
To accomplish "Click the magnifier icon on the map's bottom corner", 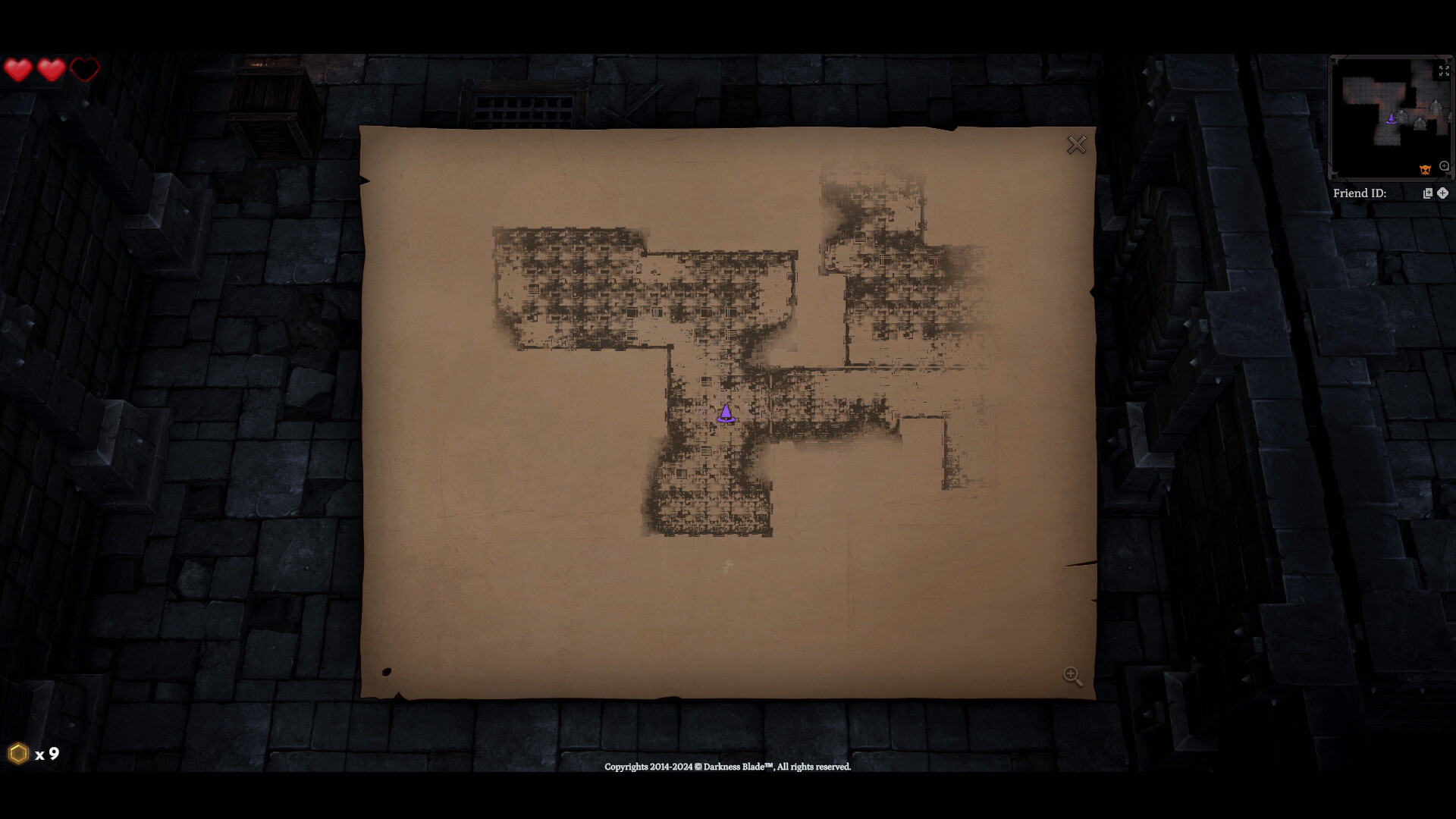I will pyautogui.click(x=1072, y=676).
